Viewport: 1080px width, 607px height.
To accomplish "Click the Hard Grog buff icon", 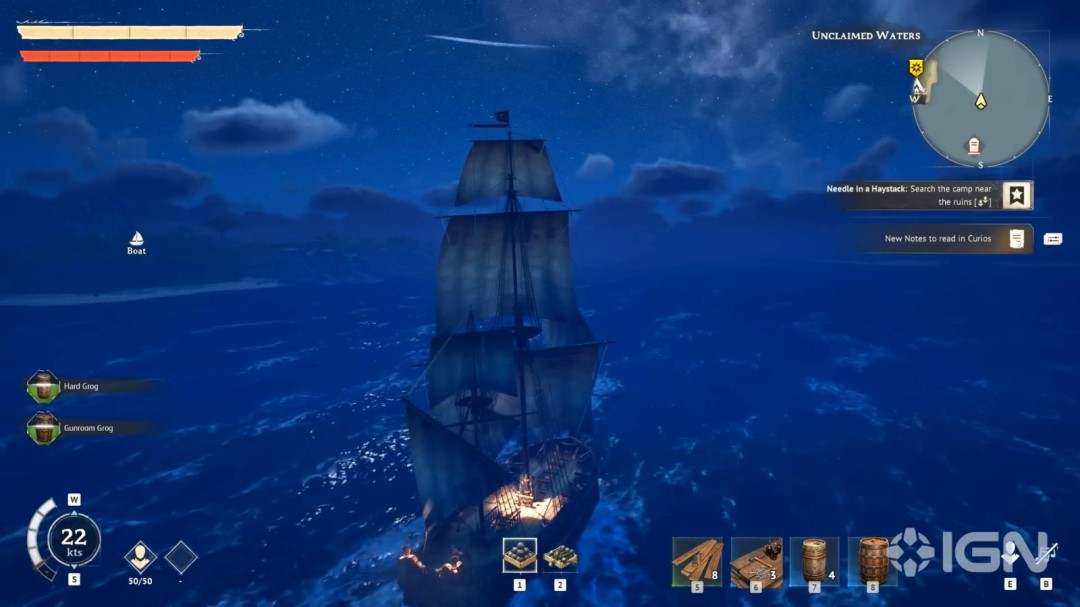I will [x=43, y=386].
